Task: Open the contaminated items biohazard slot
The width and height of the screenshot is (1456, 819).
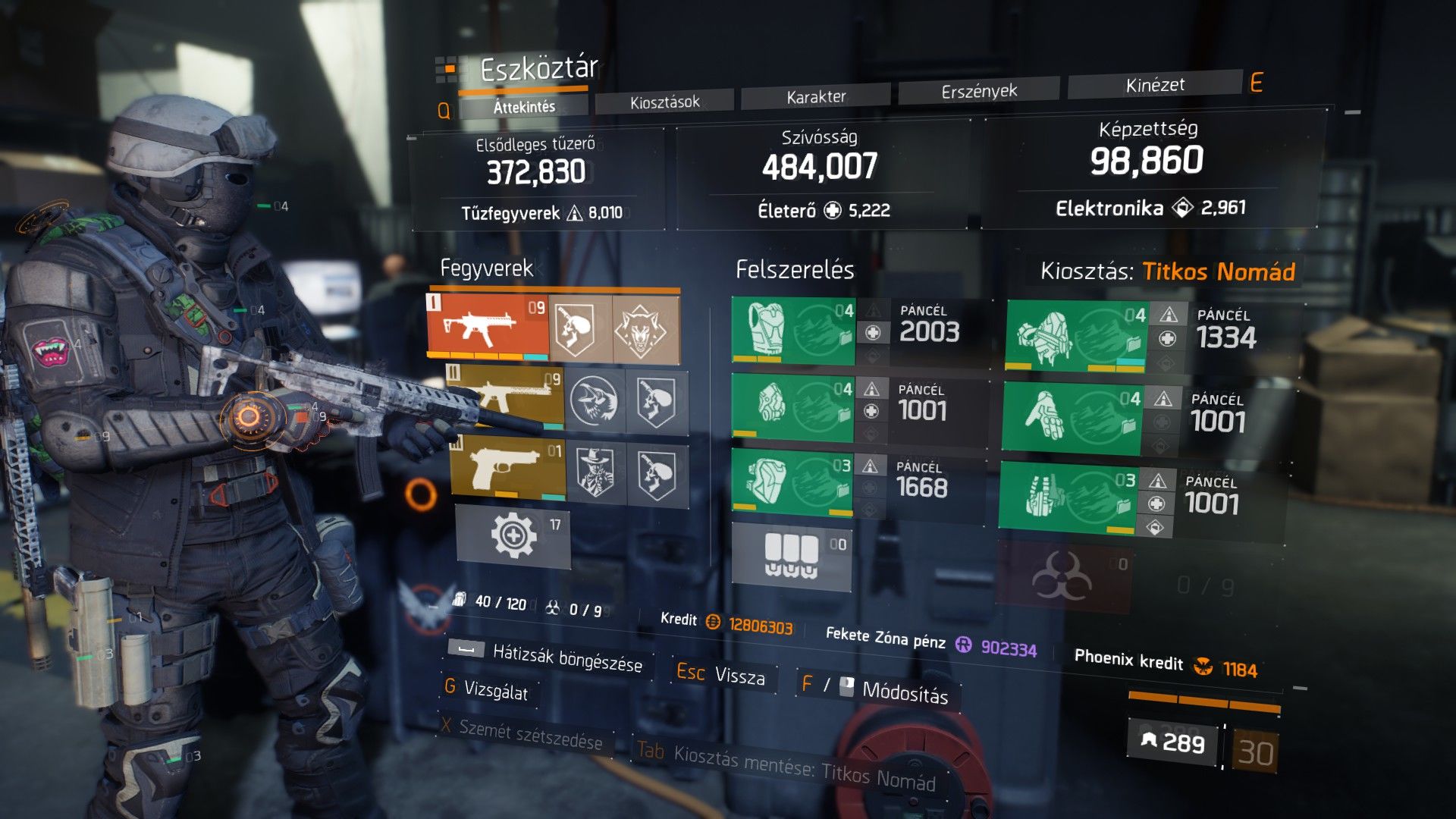Action: point(1063,577)
